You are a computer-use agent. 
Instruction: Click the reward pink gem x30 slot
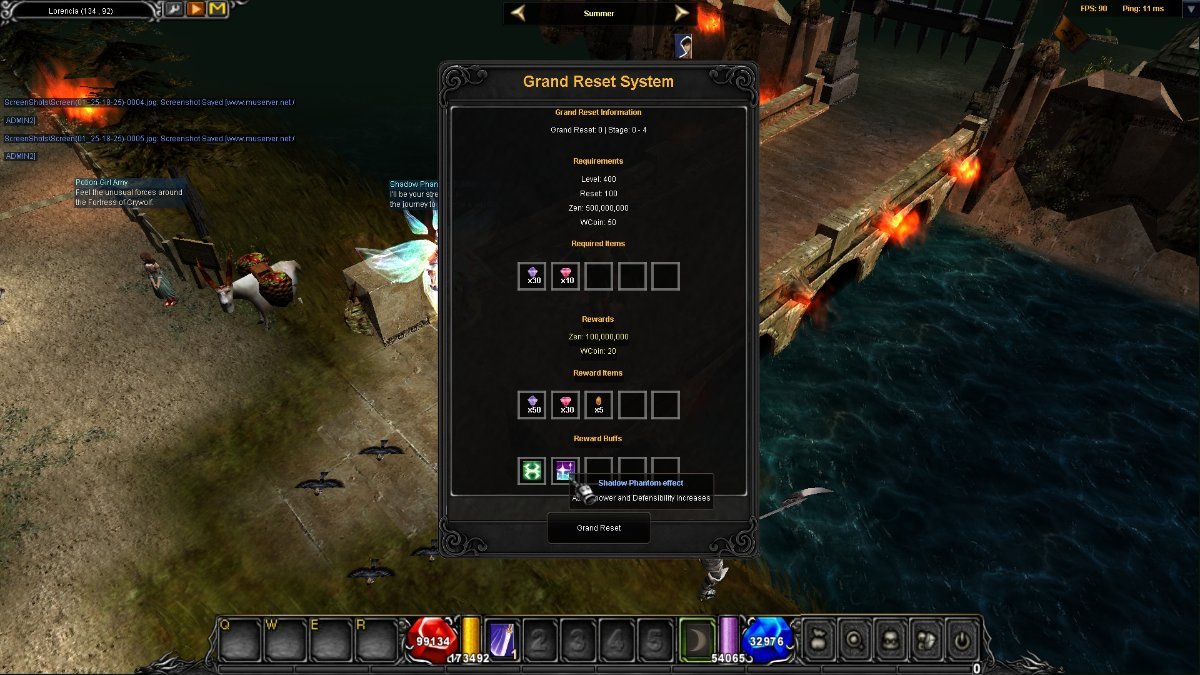pos(565,405)
